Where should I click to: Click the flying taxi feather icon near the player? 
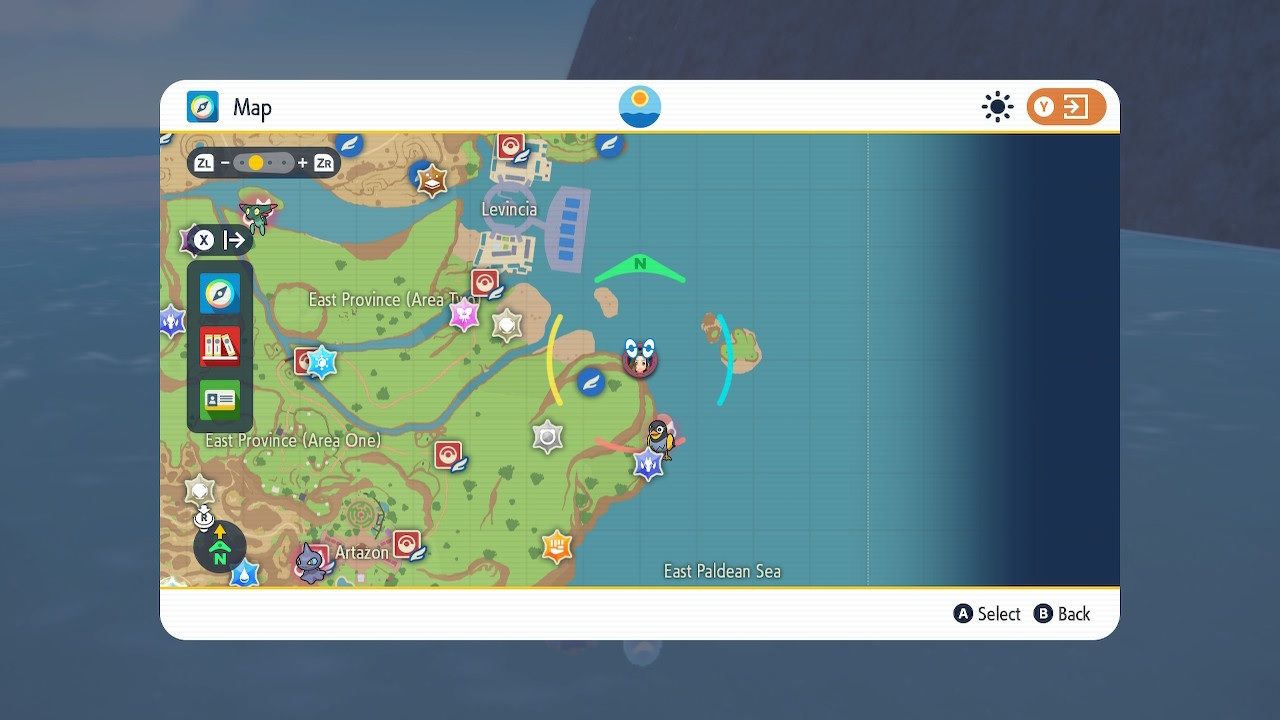(592, 381)
